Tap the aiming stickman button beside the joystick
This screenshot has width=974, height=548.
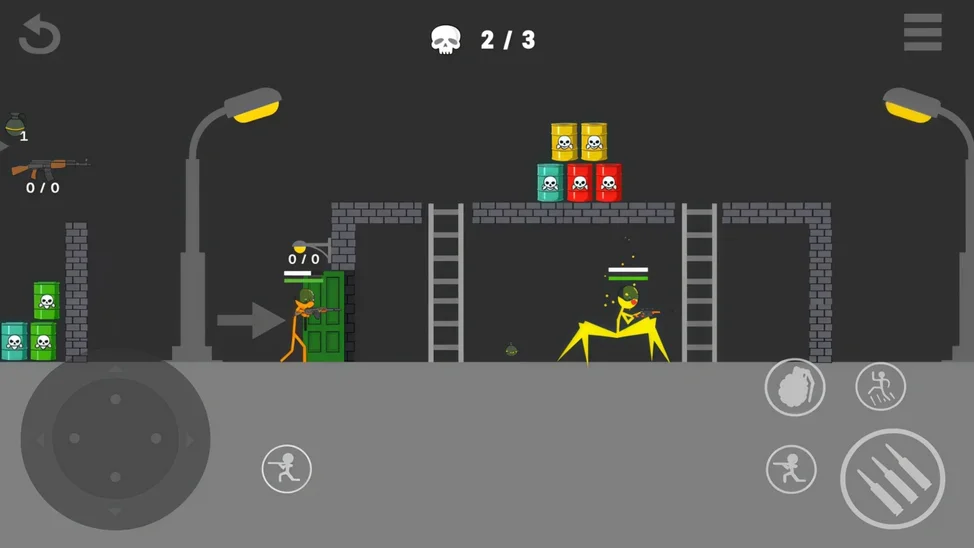287,468
